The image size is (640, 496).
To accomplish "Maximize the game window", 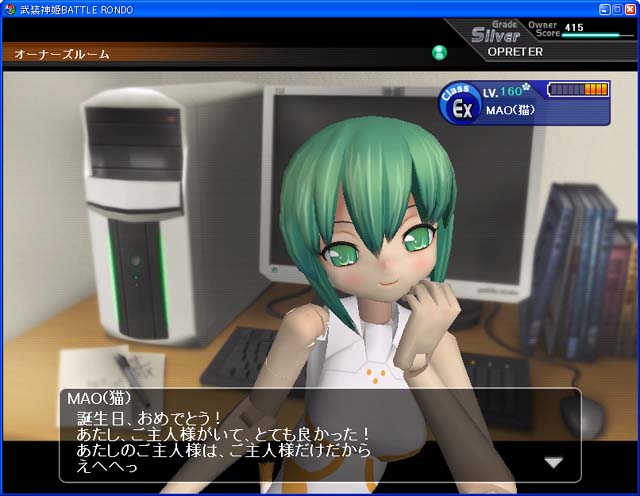I will 618,8.
